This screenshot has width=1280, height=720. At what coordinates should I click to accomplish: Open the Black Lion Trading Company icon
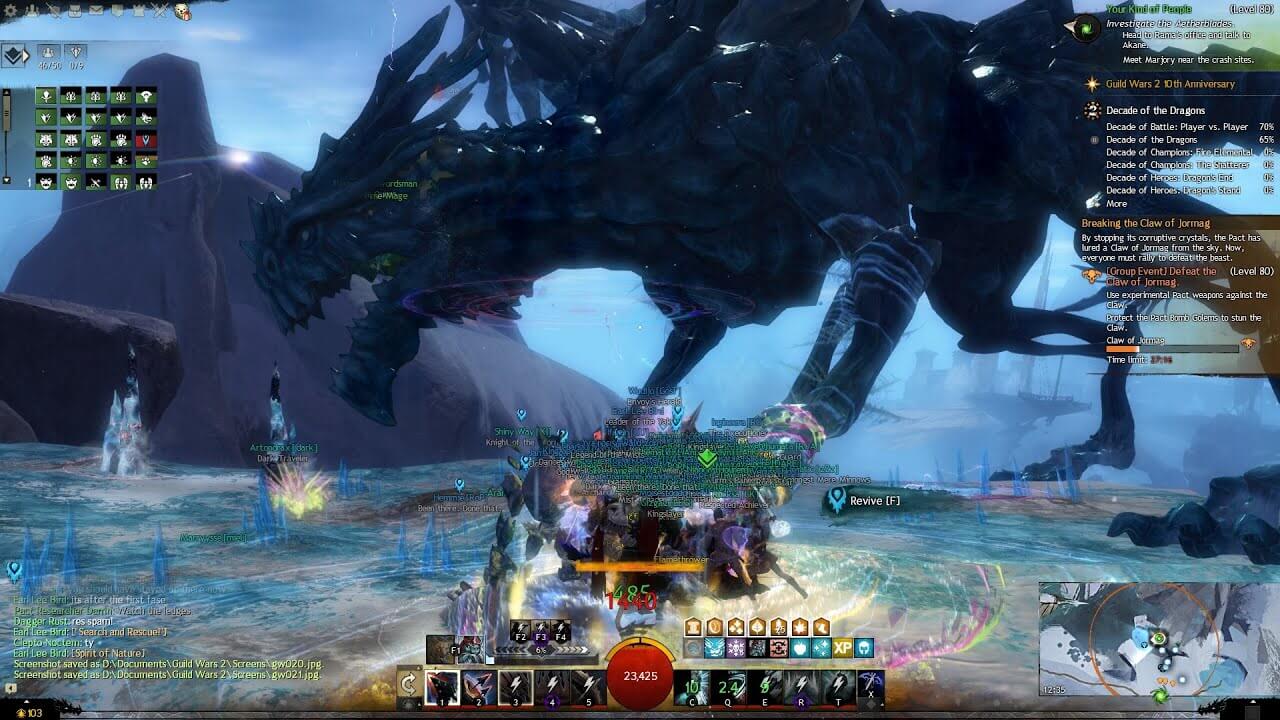click(119, 11)
